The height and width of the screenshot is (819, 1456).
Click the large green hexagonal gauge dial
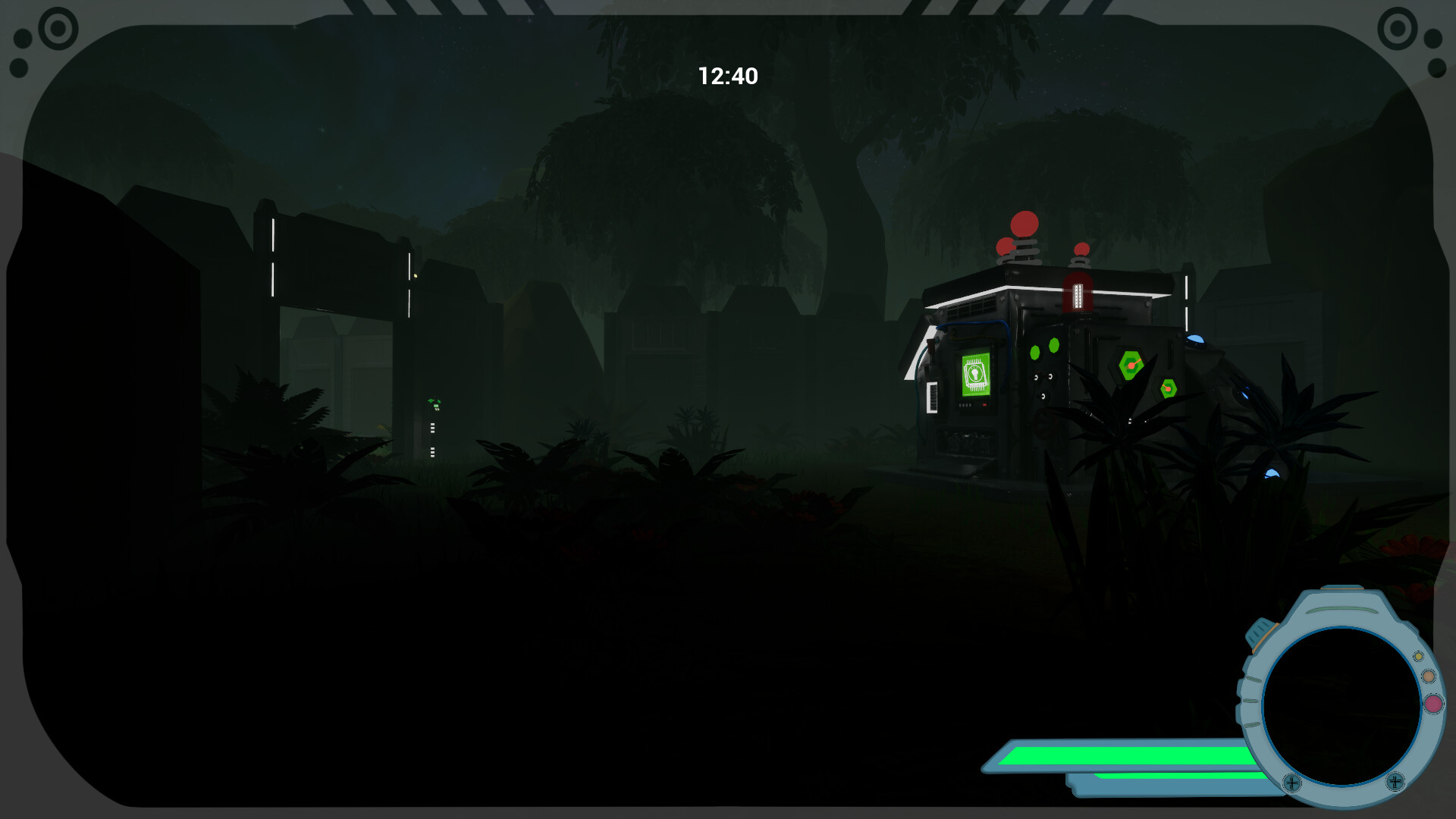(1130, 364)
